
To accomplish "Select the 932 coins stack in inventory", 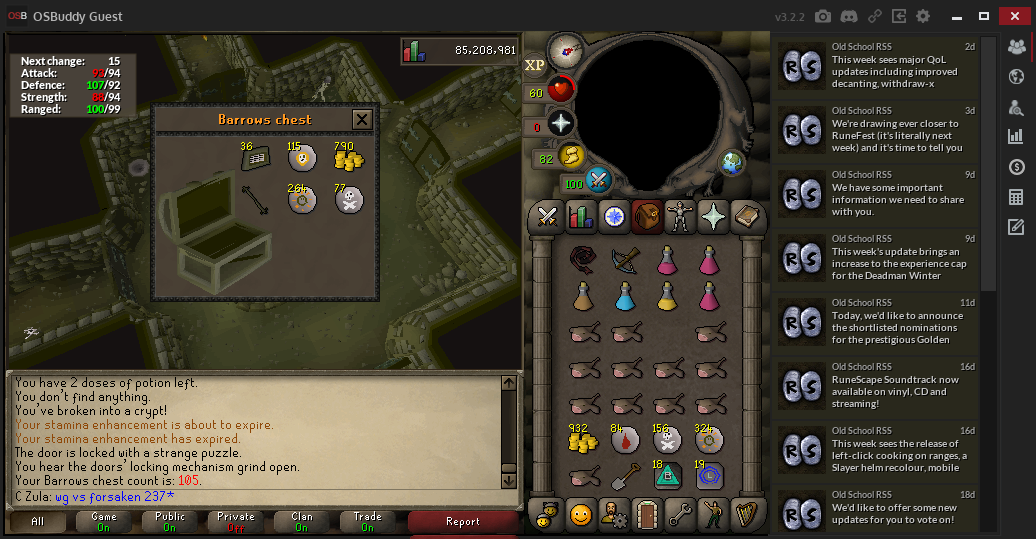I will (x=583, y=441).
